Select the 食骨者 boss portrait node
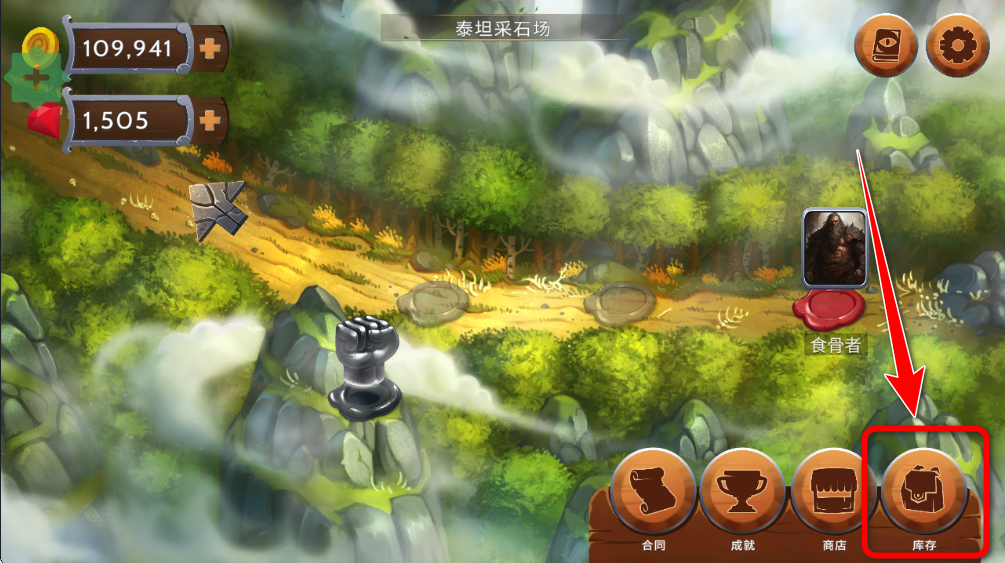This screenshot has height=563, width=1005. click(834, 246)
